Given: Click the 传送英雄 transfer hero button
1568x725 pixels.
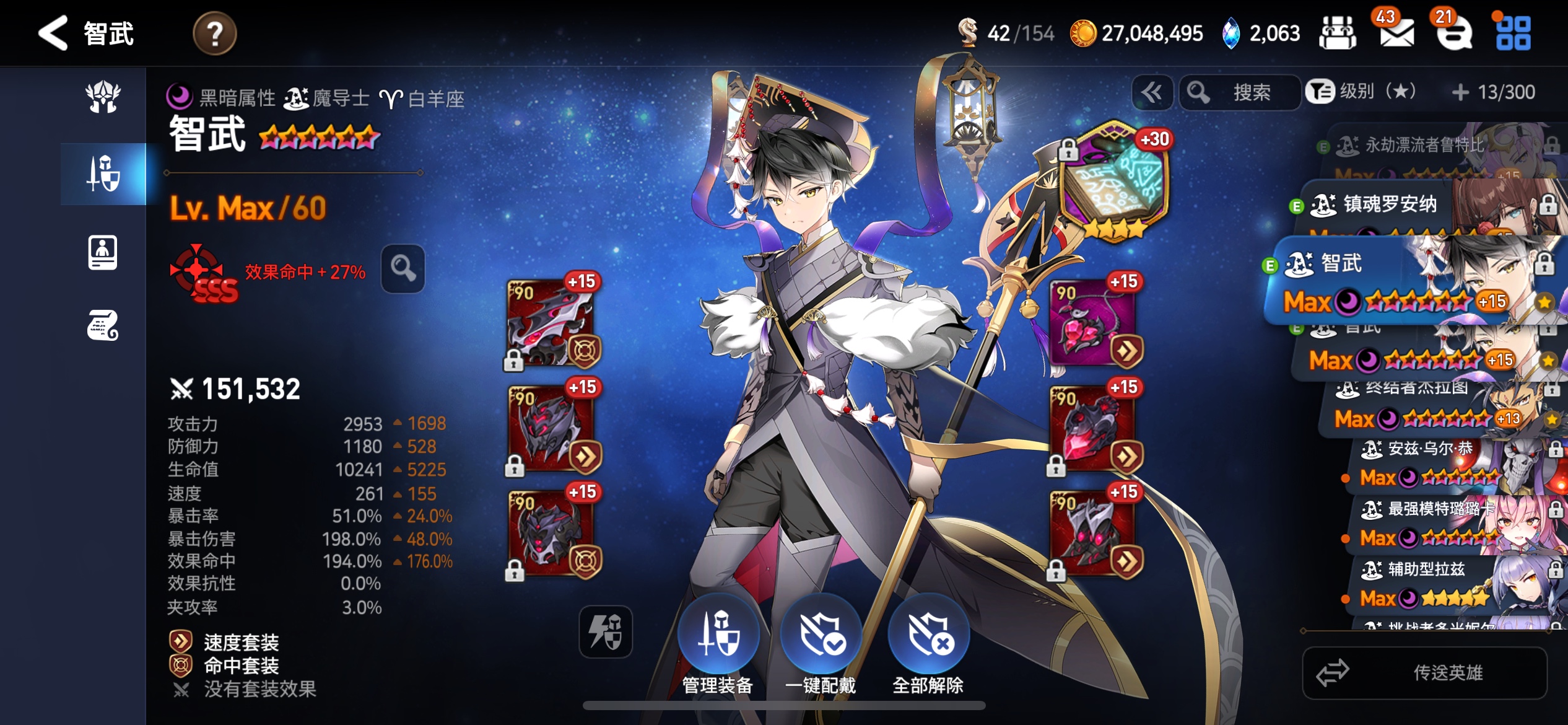Looking at the screenshot, I should 1424,672.
